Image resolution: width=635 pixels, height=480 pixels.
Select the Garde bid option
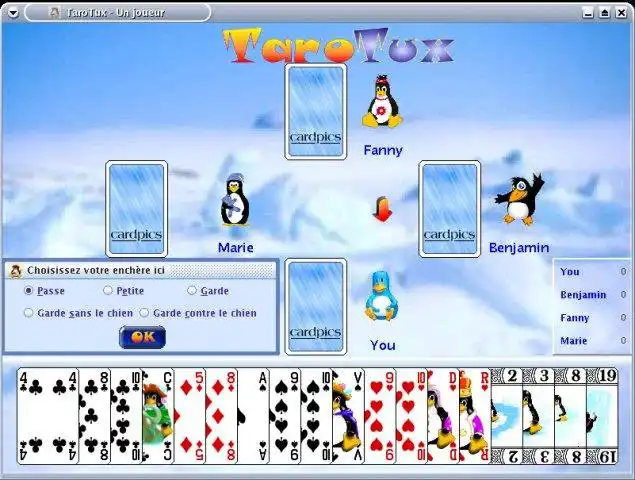pos(192,291)
